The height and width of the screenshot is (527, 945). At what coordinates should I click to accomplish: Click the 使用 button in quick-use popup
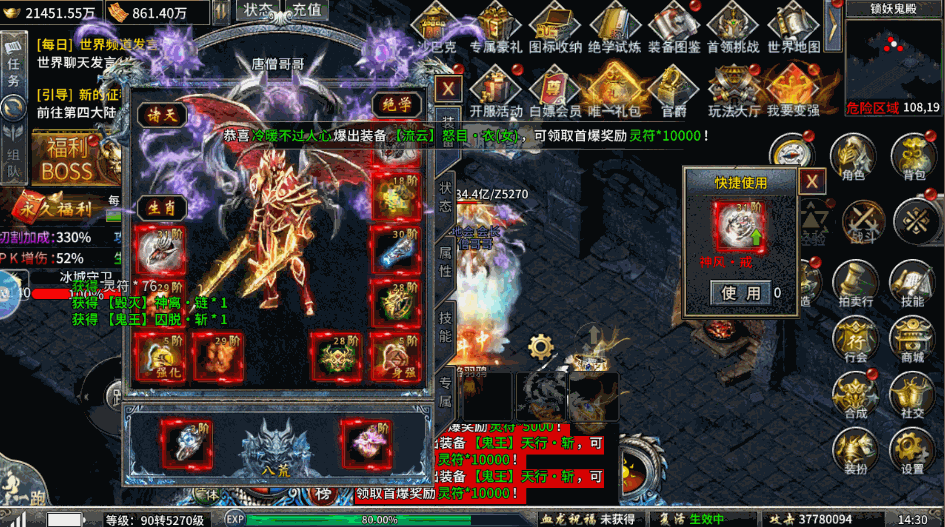pyautogui.click(x=741, y=292)
